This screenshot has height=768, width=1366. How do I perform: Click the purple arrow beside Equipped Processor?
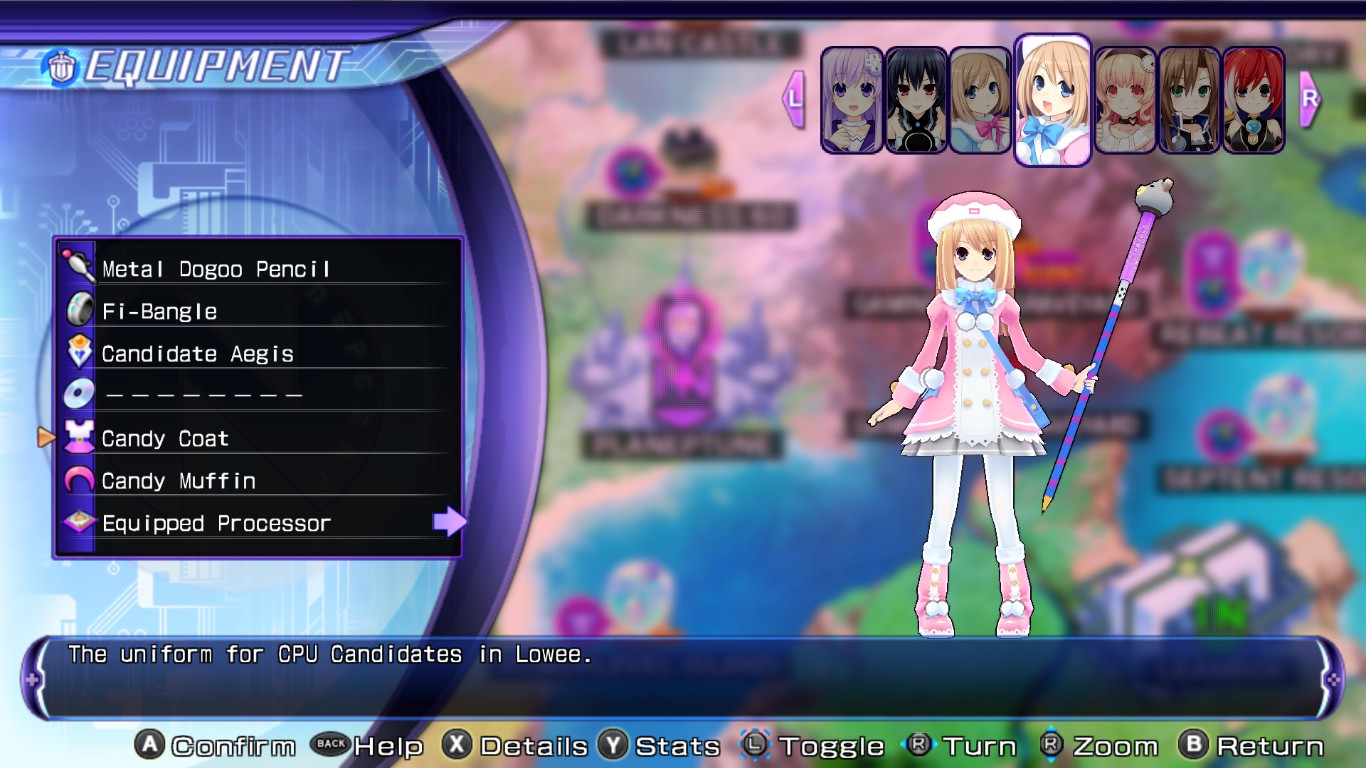tap(449, 521)
